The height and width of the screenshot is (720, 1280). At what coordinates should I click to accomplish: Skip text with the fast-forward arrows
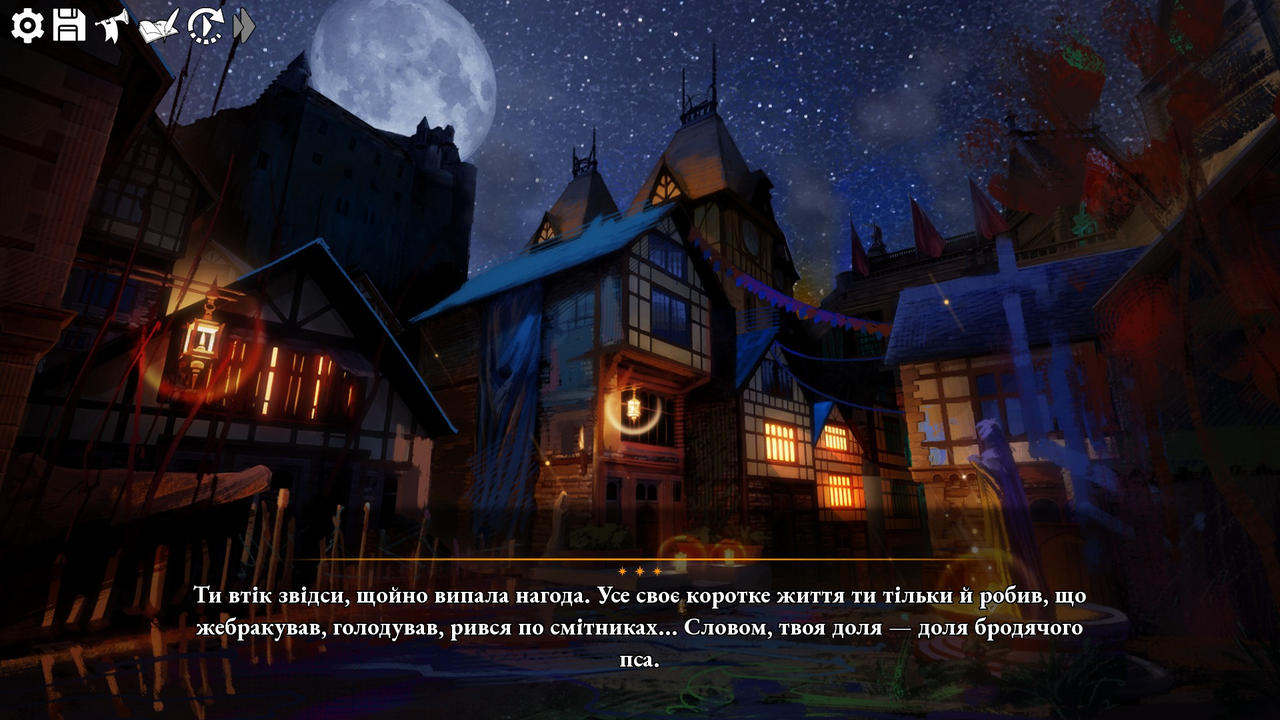pos(244,25)
